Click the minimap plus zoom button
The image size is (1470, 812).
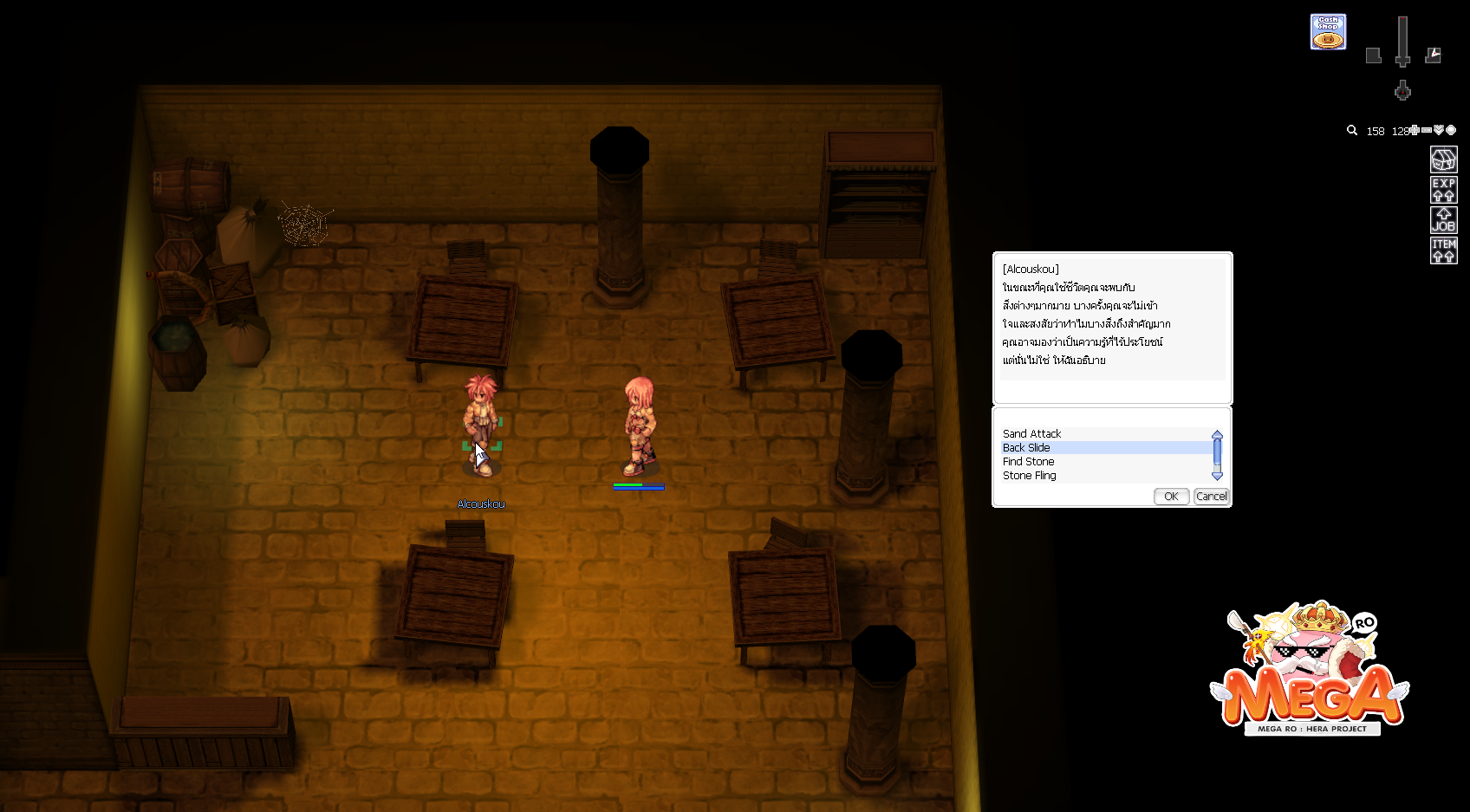pyautogui.click(x=1415, y=130)
